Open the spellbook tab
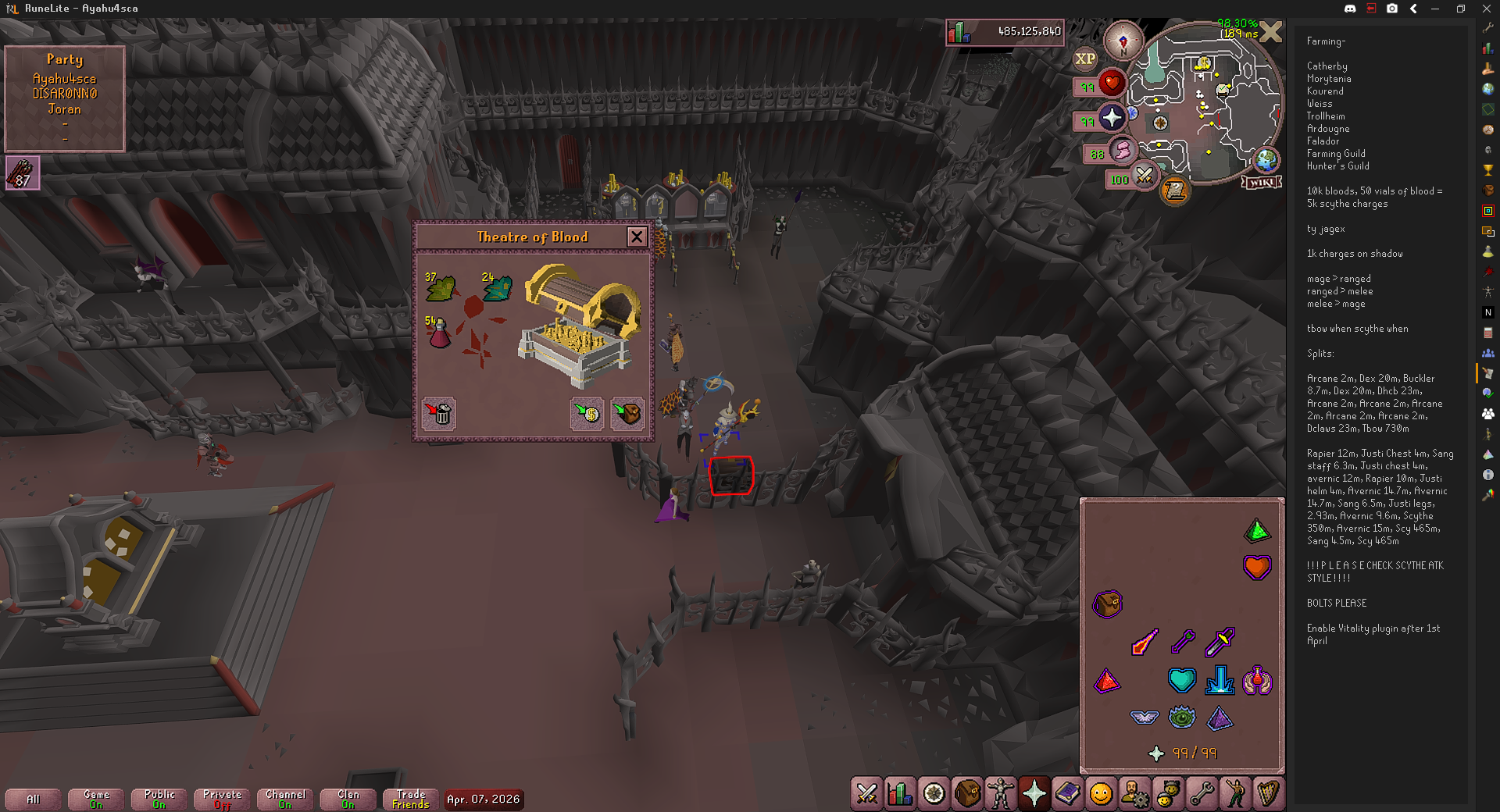Screen dimensions: 1500x812 point(1068,794)
